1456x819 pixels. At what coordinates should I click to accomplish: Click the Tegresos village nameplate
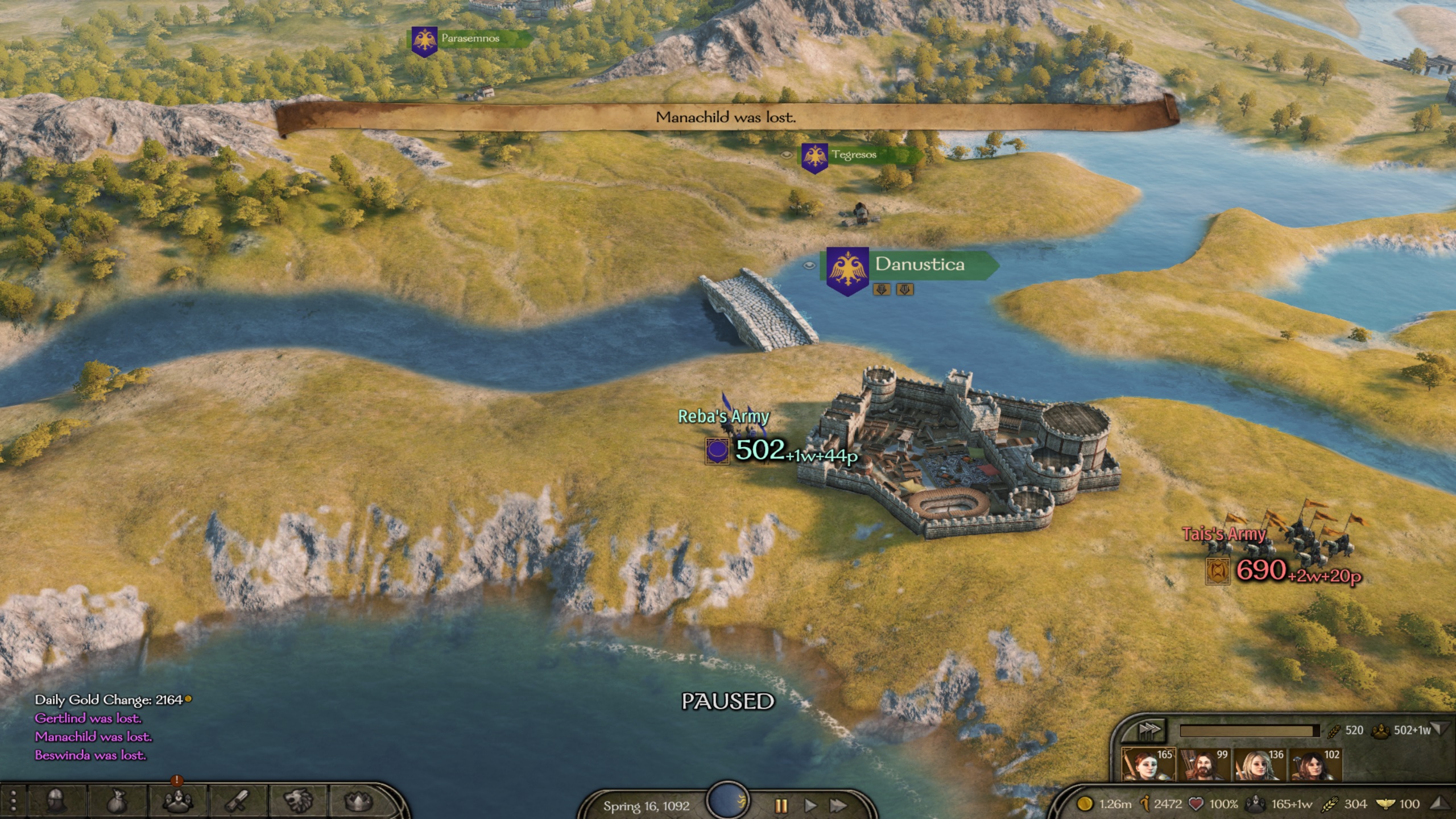click(x=853, y=155)
